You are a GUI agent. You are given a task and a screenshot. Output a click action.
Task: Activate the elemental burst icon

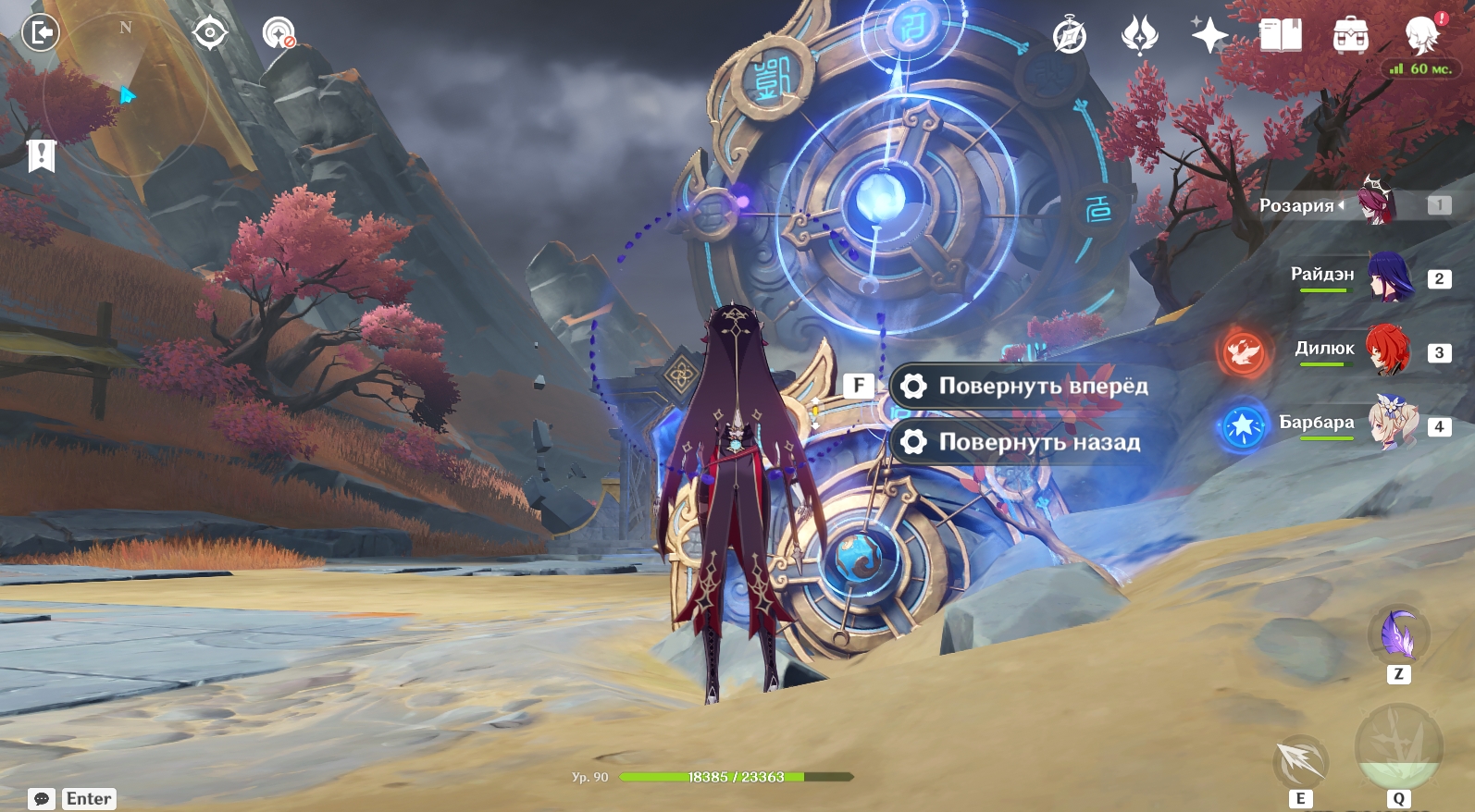point(1397,747)
